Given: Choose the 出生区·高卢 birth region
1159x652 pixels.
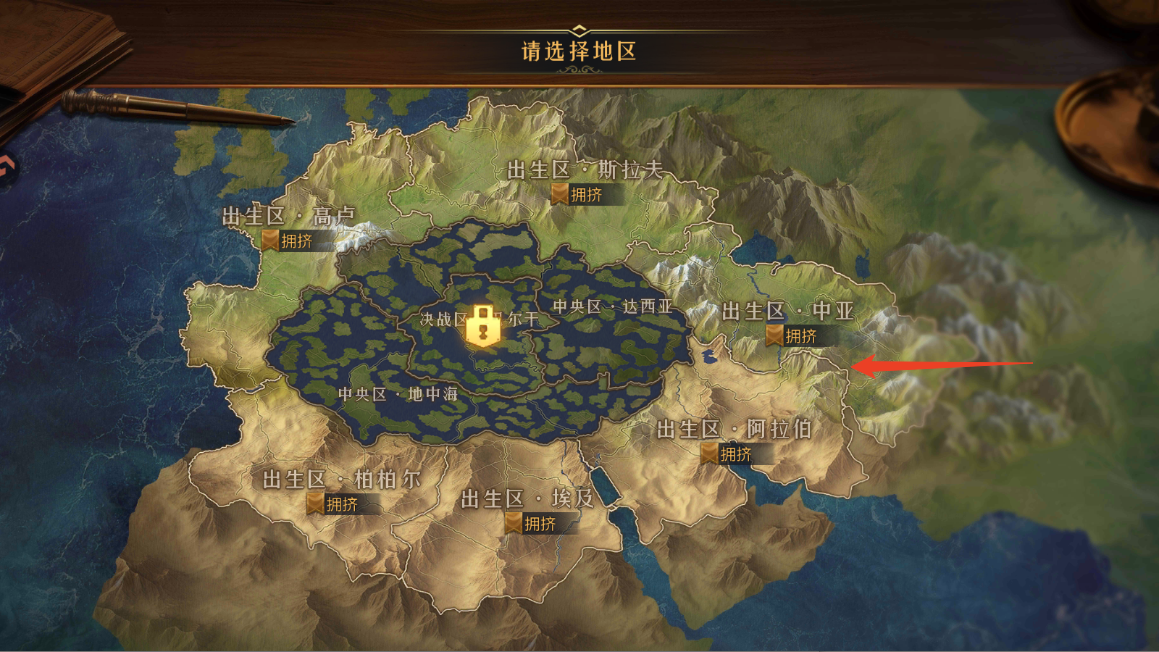Looking at the screenshot, I should pos(288,217).
